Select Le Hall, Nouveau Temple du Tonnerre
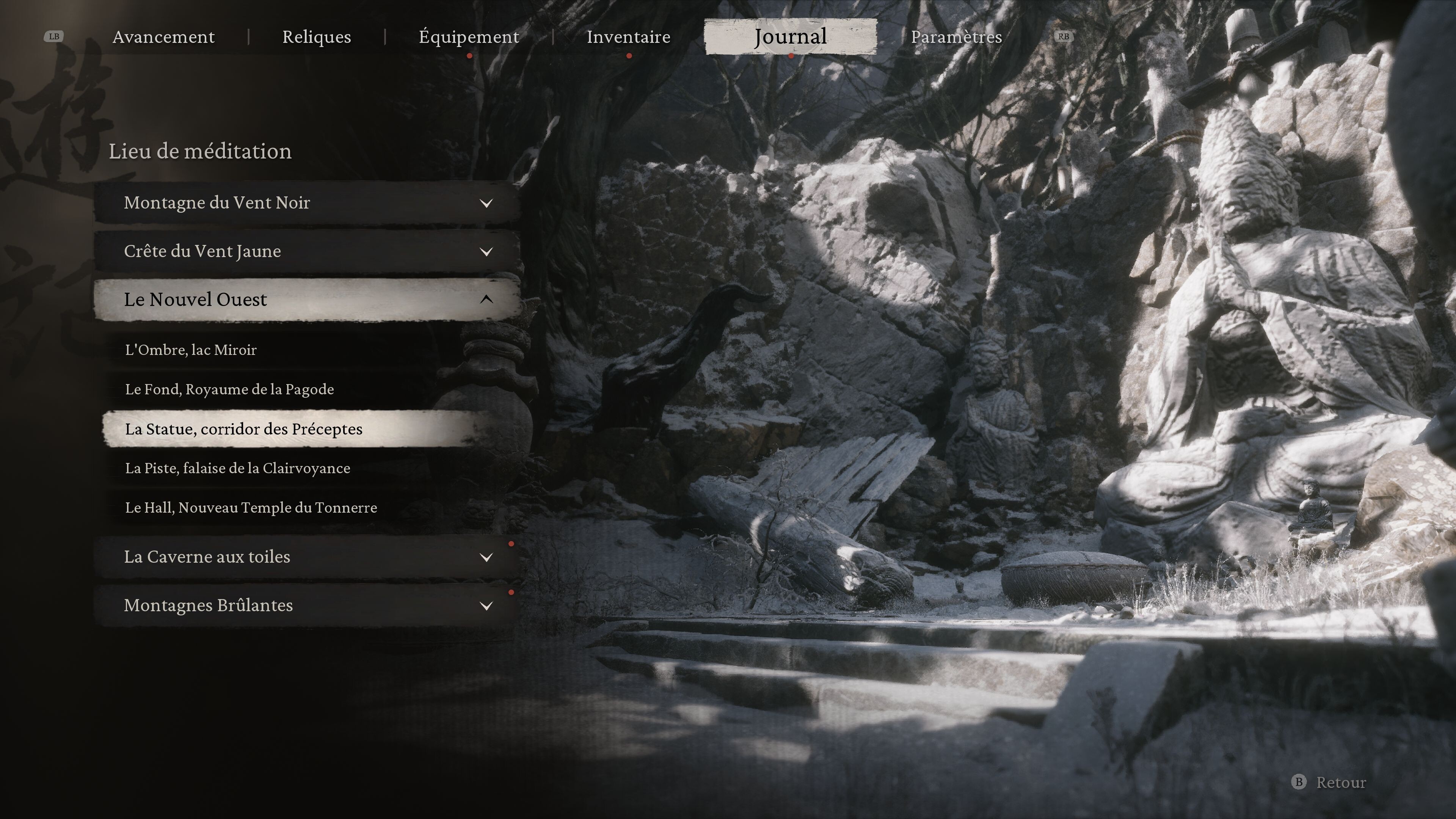The height and width of the screenshot is (819, 1456). coord(251,508)
